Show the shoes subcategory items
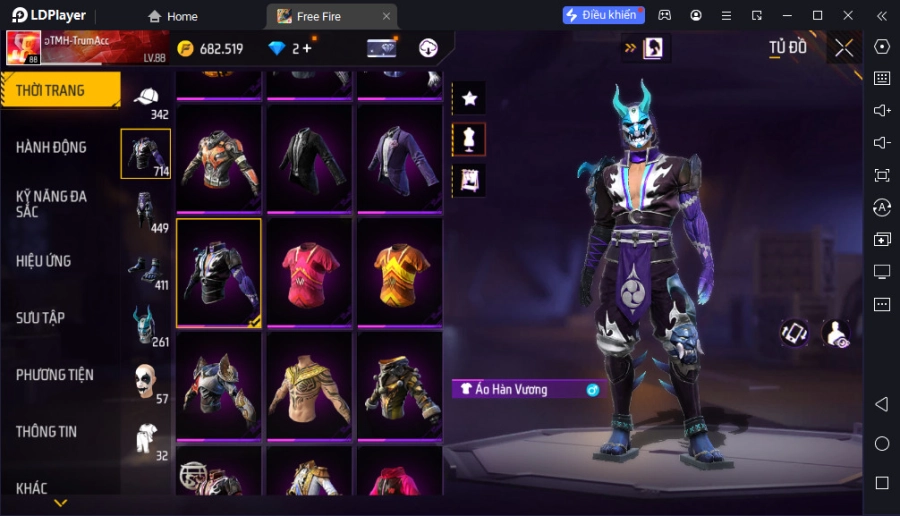 click(x=146, y=269)
